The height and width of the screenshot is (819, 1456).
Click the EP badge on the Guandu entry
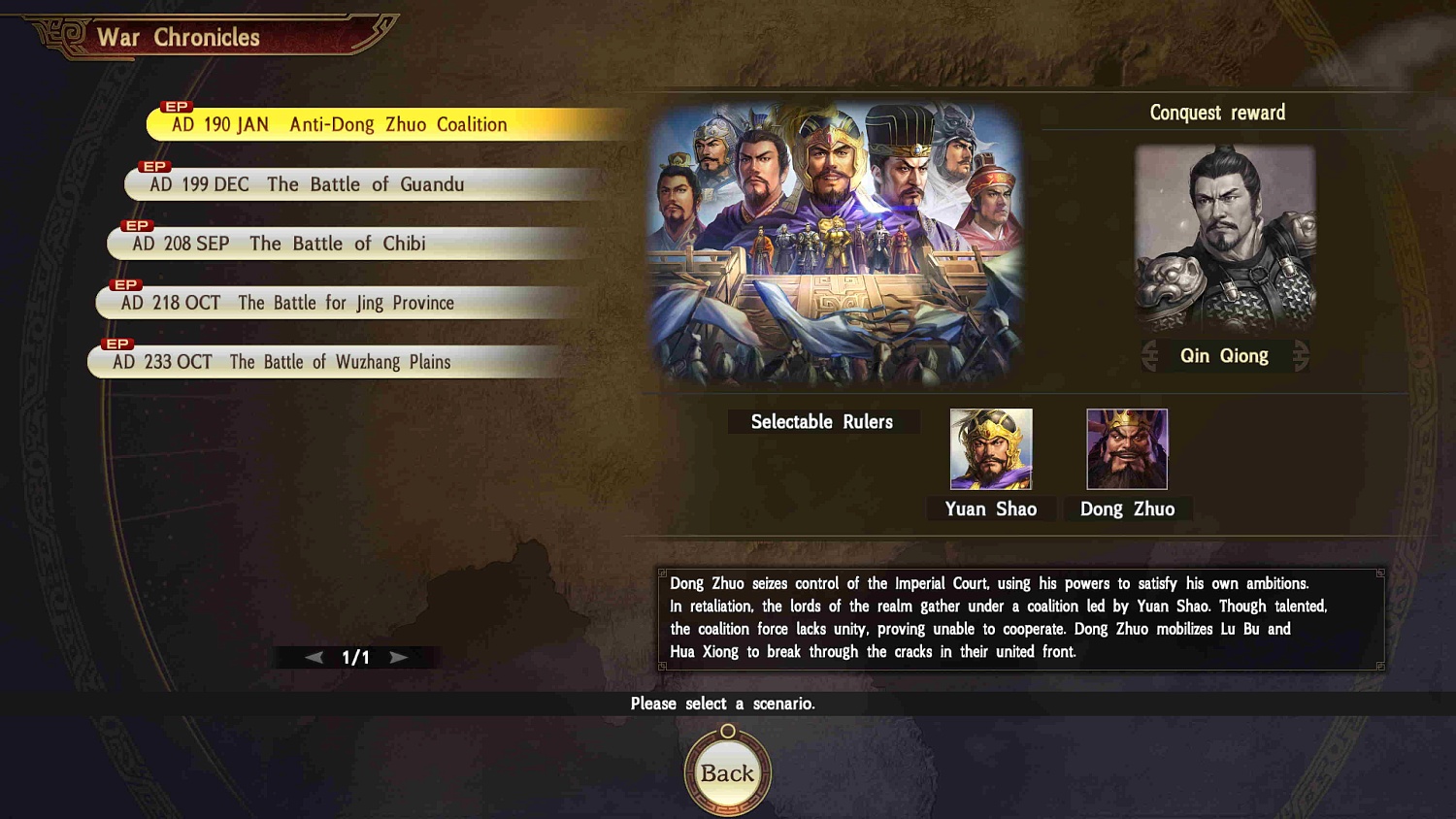(154, 165)
